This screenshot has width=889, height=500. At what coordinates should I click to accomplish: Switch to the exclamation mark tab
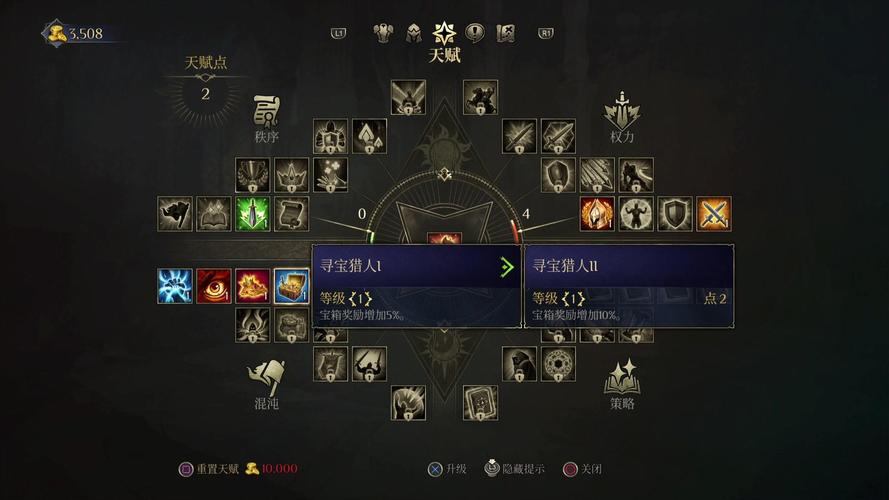click(475, 33)
